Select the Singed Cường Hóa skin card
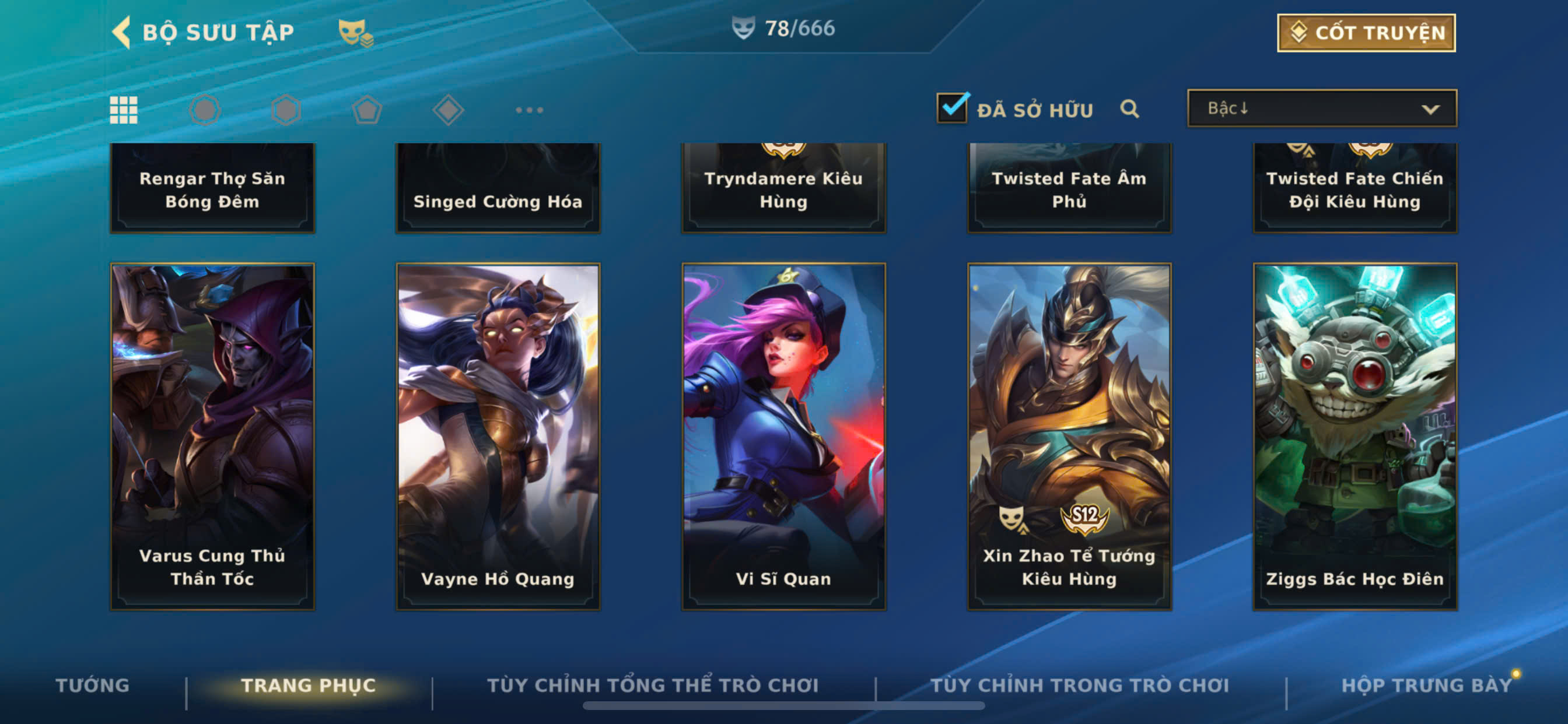 point(498,188)
